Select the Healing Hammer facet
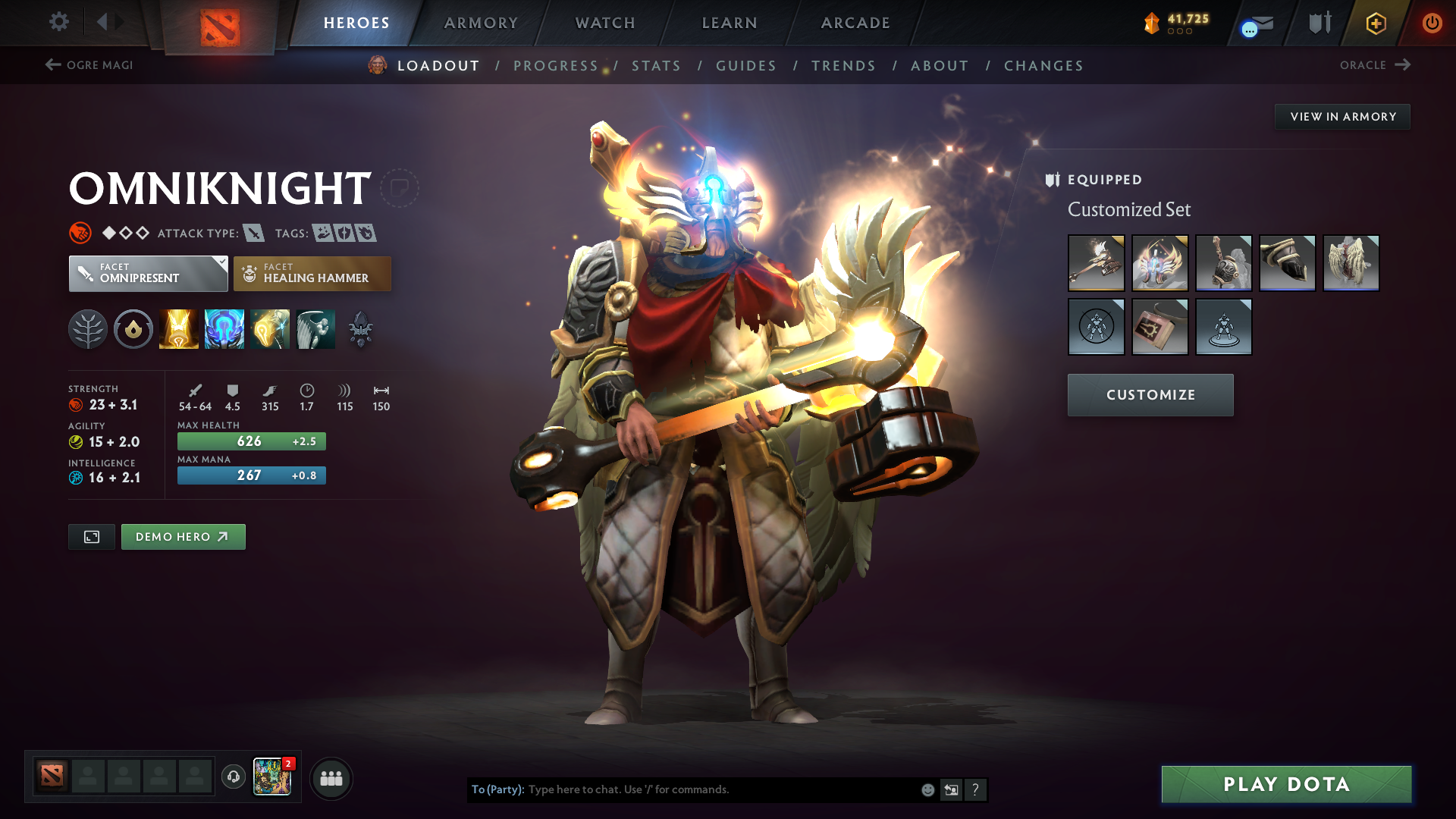This screenshot has height=819, width=1456. coord(312,273)
